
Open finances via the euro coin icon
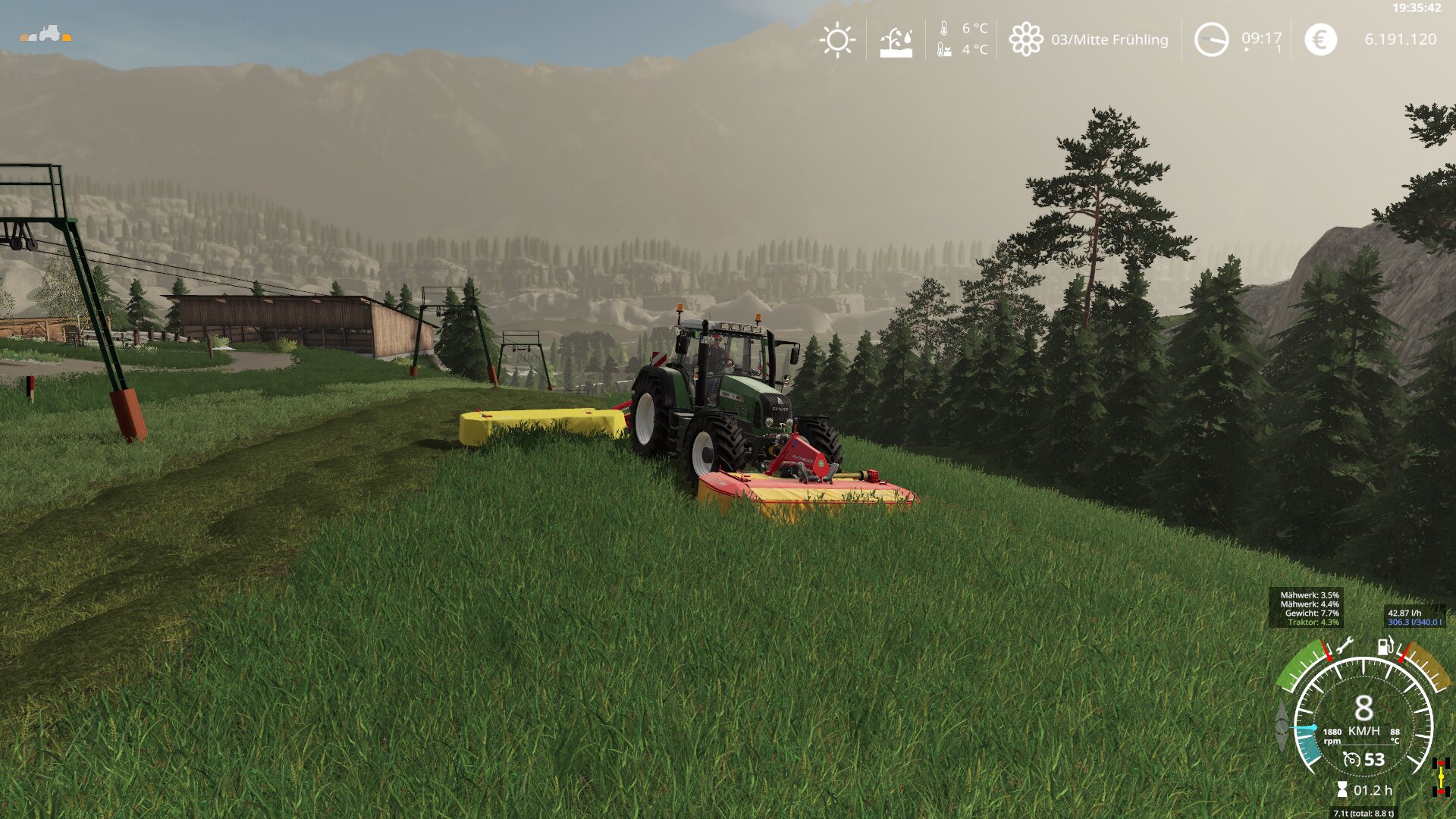click(x=1320, y=39)
